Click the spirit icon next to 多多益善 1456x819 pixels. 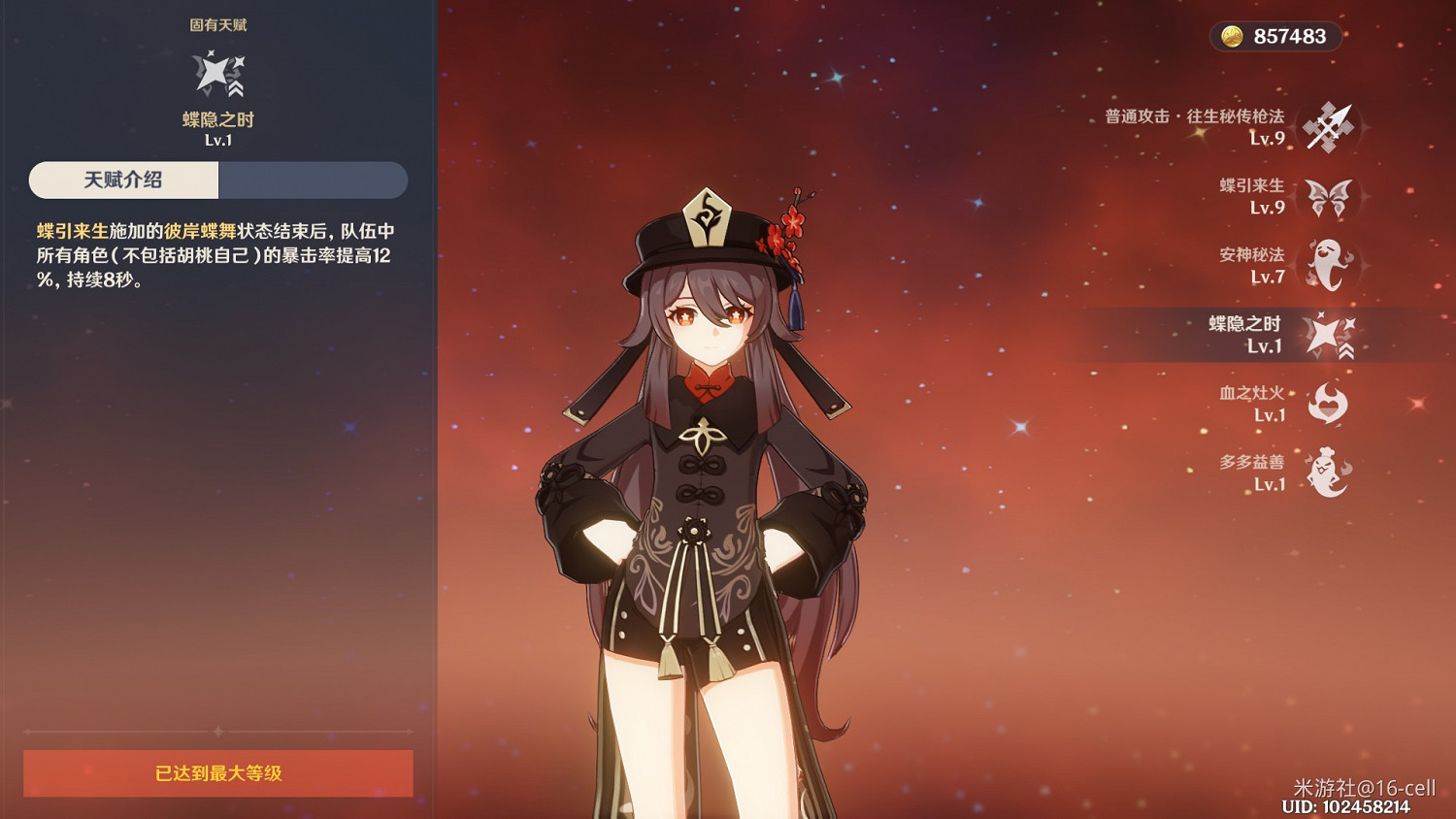1329,473
